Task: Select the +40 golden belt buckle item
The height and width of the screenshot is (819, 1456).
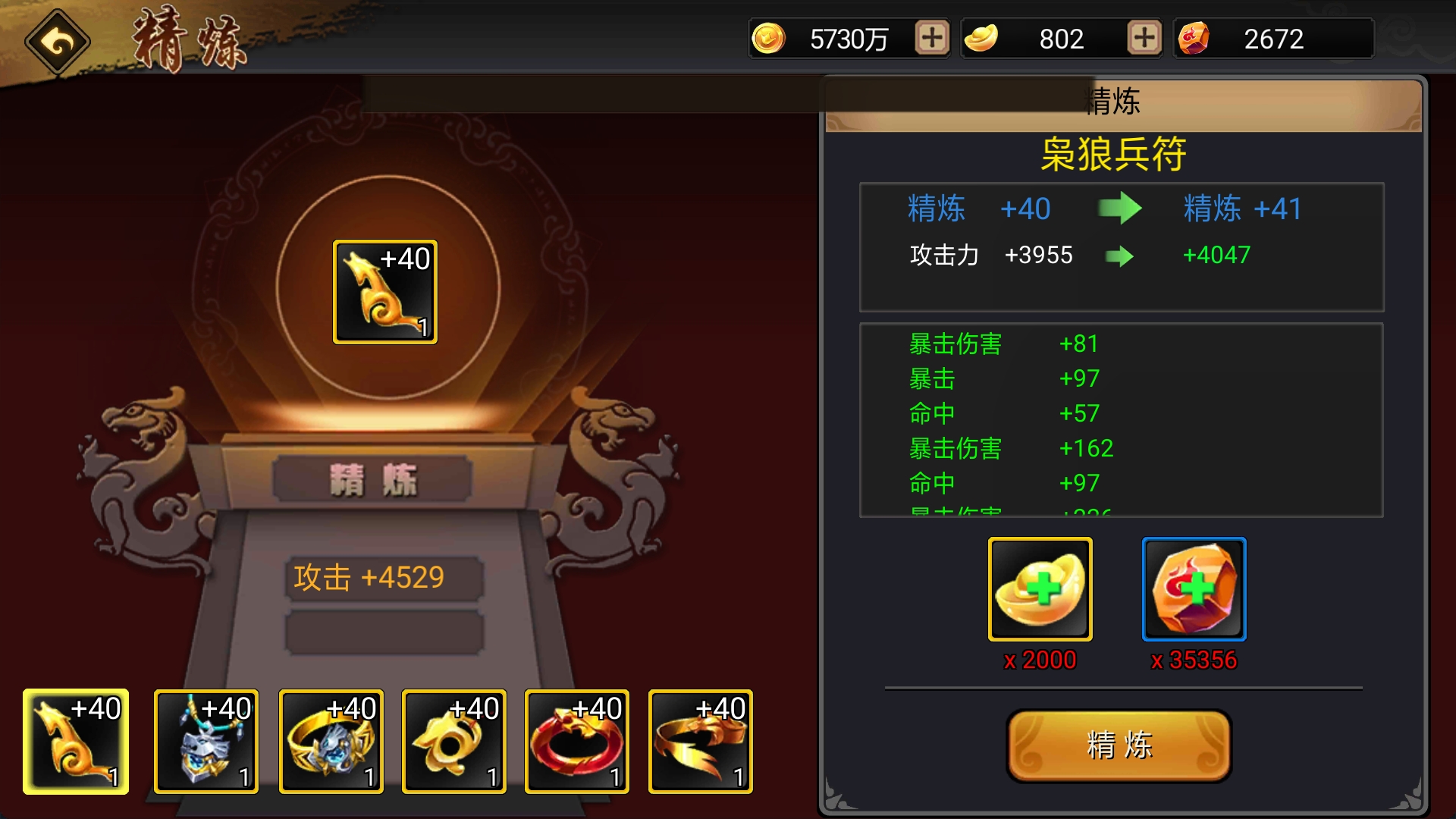Action: pos(453,742)
